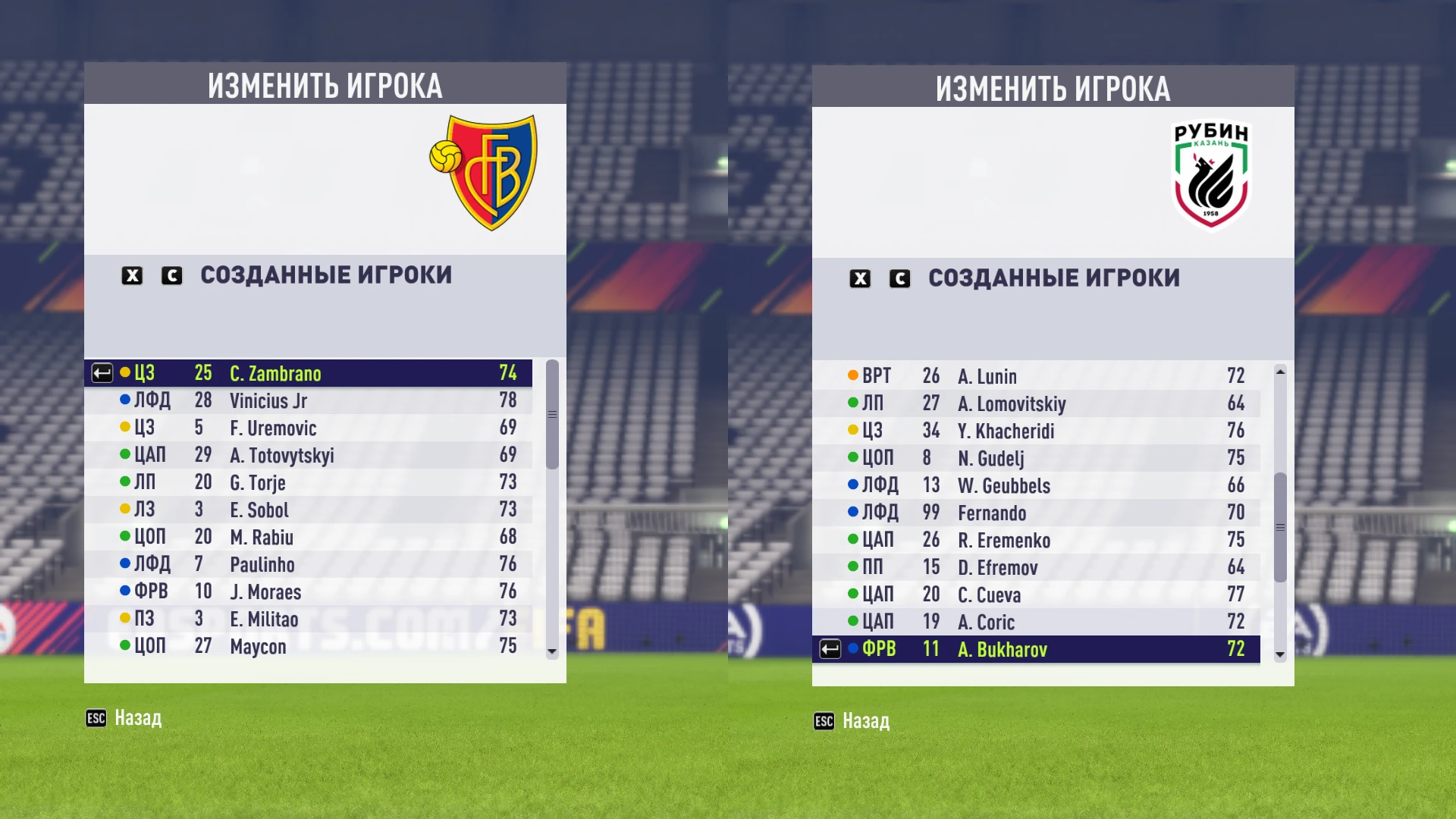Click the back arrow on the C. Zambrano row

tap(102, 373)
